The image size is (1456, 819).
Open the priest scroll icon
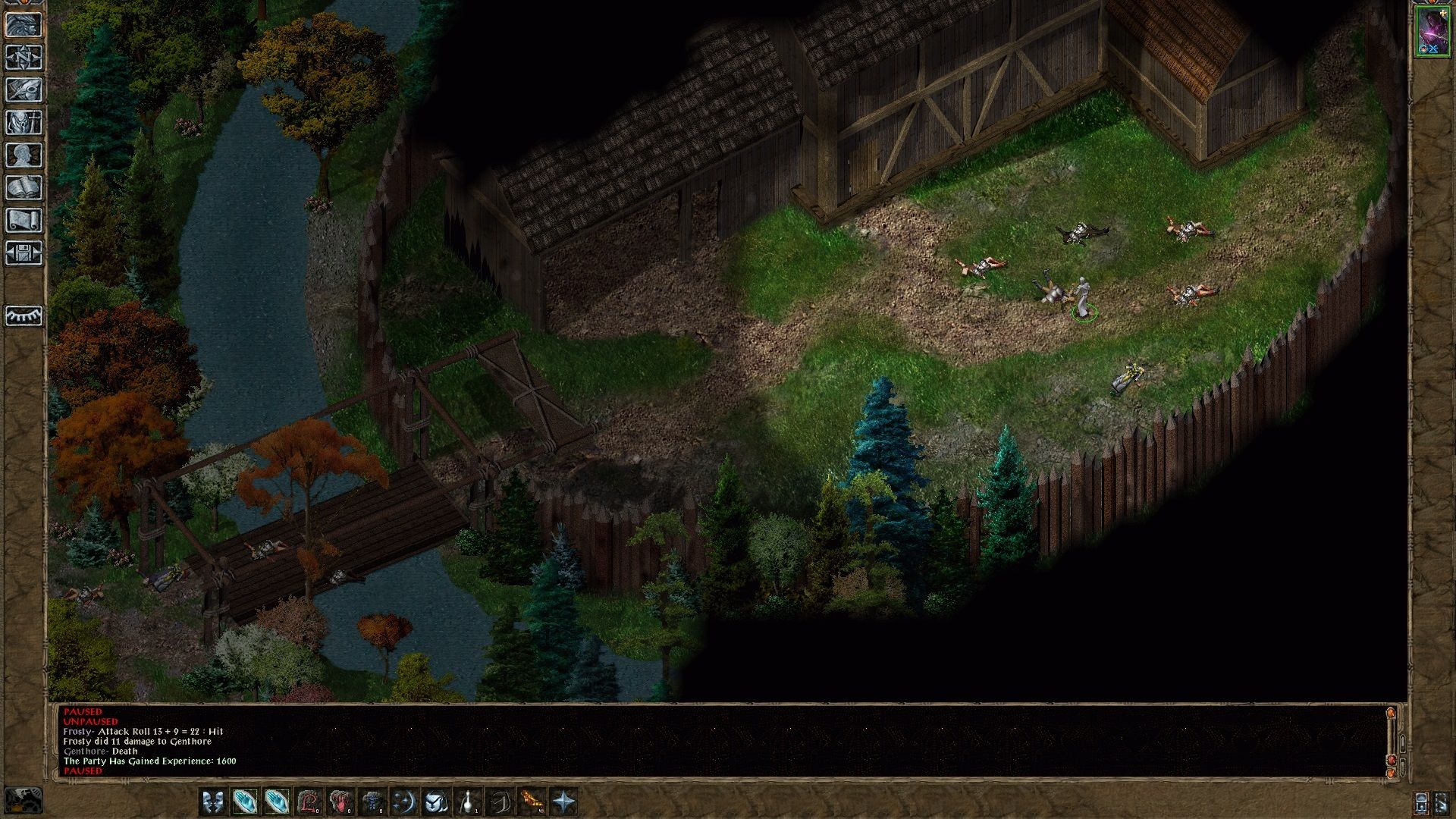pyautogui.click(x=24, y=221)
